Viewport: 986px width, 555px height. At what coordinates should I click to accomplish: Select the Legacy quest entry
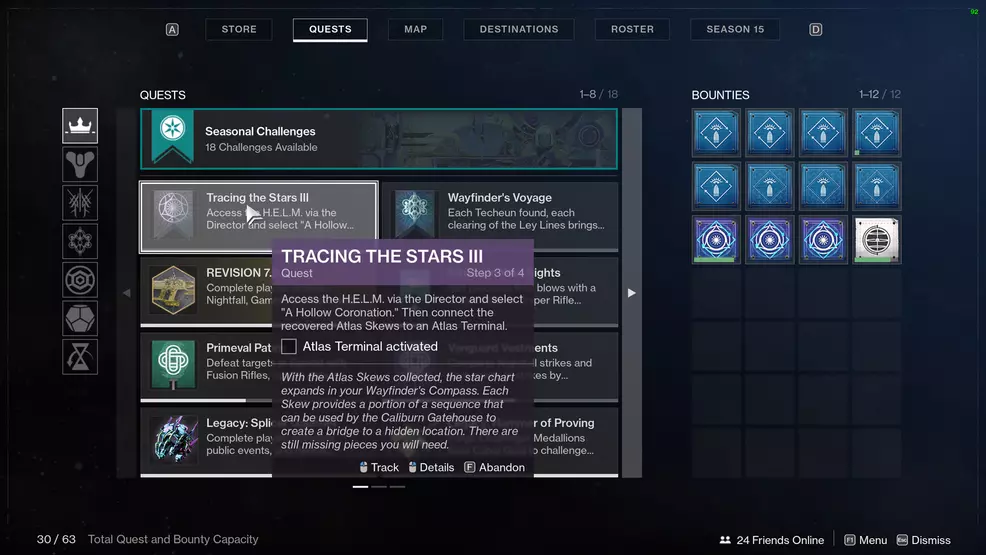(x=206, y=437)
